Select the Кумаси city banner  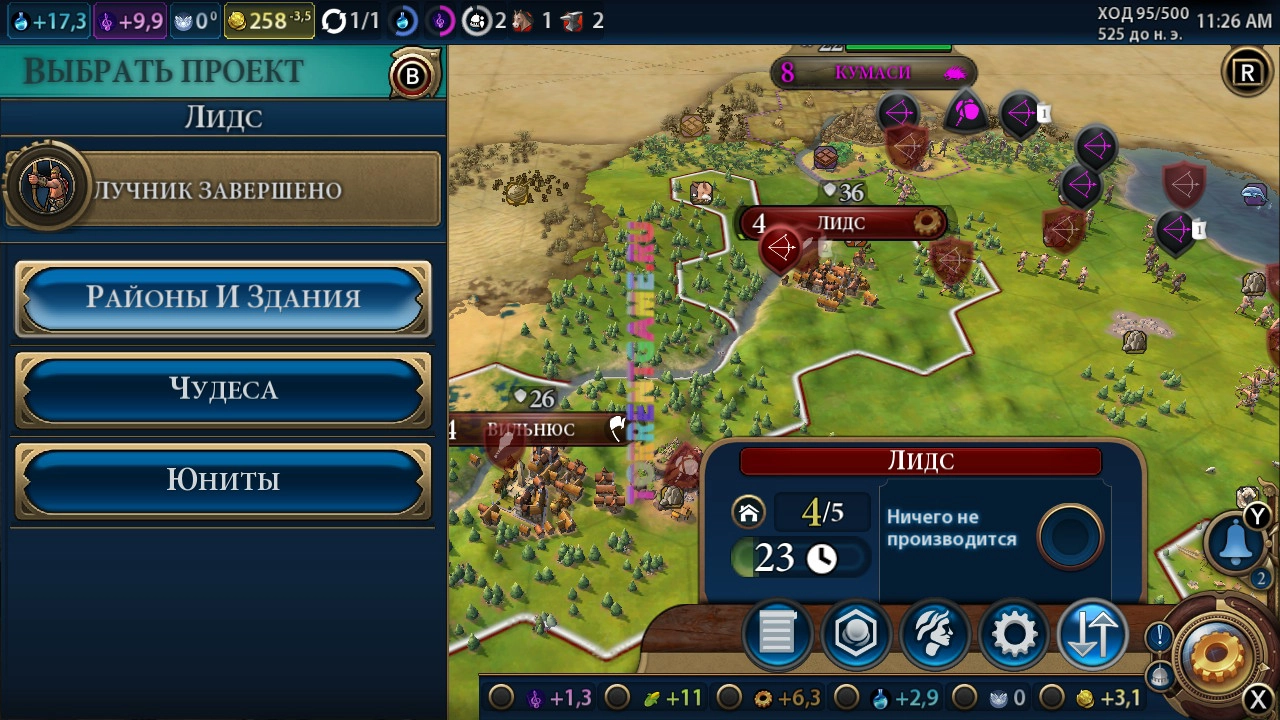873,72
